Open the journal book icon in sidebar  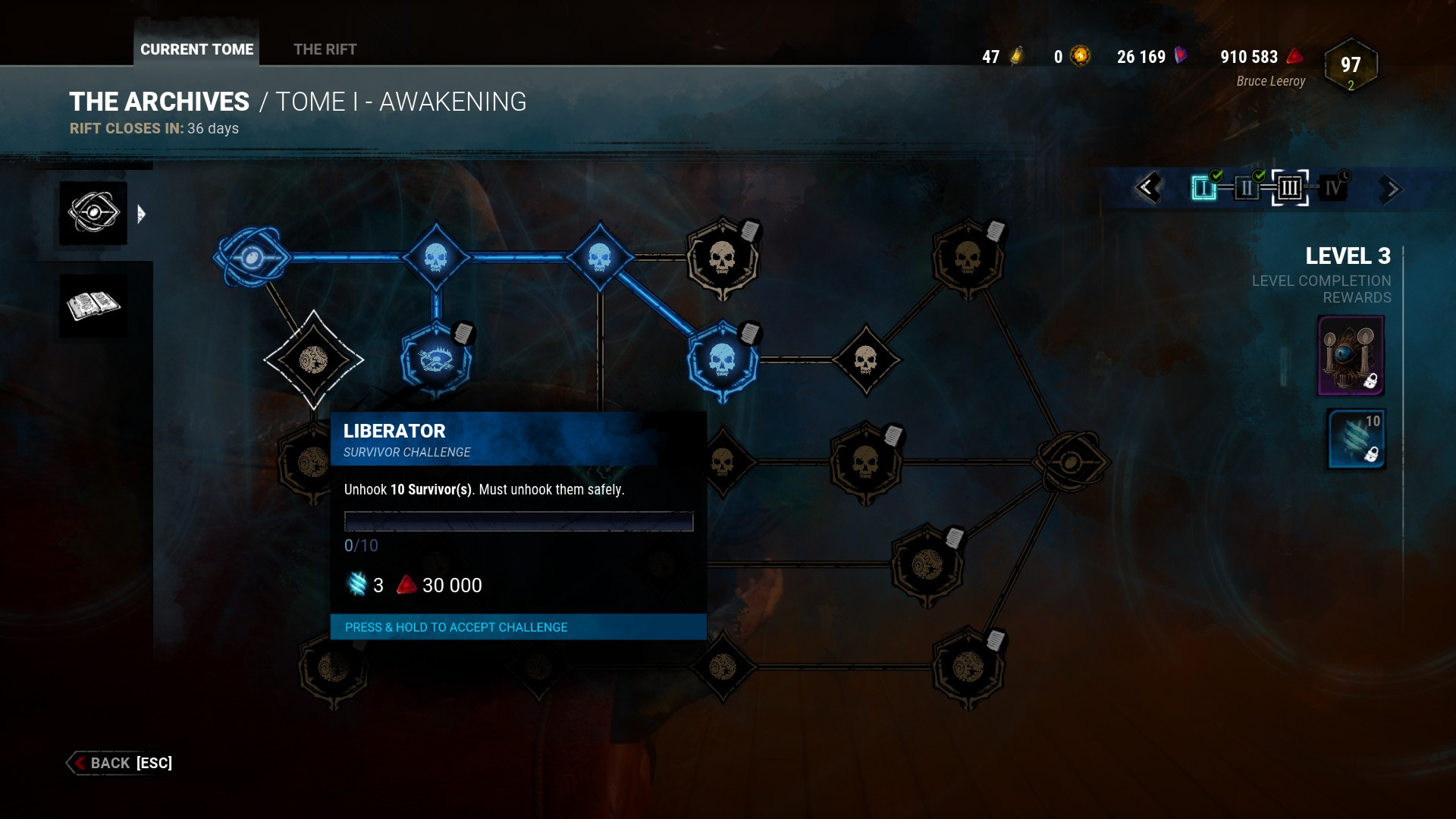point(93,306)
